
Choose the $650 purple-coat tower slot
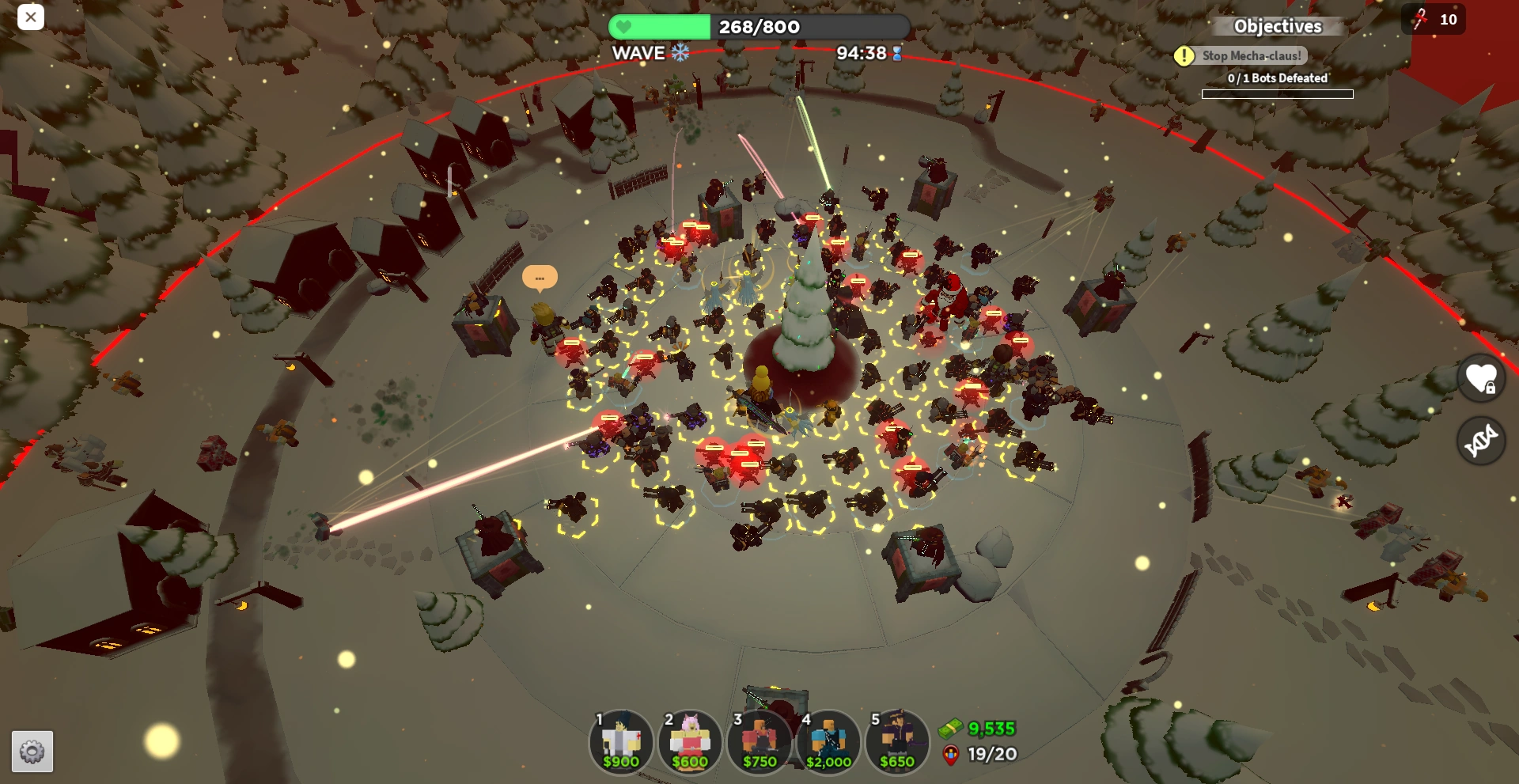tap(897, 742)
